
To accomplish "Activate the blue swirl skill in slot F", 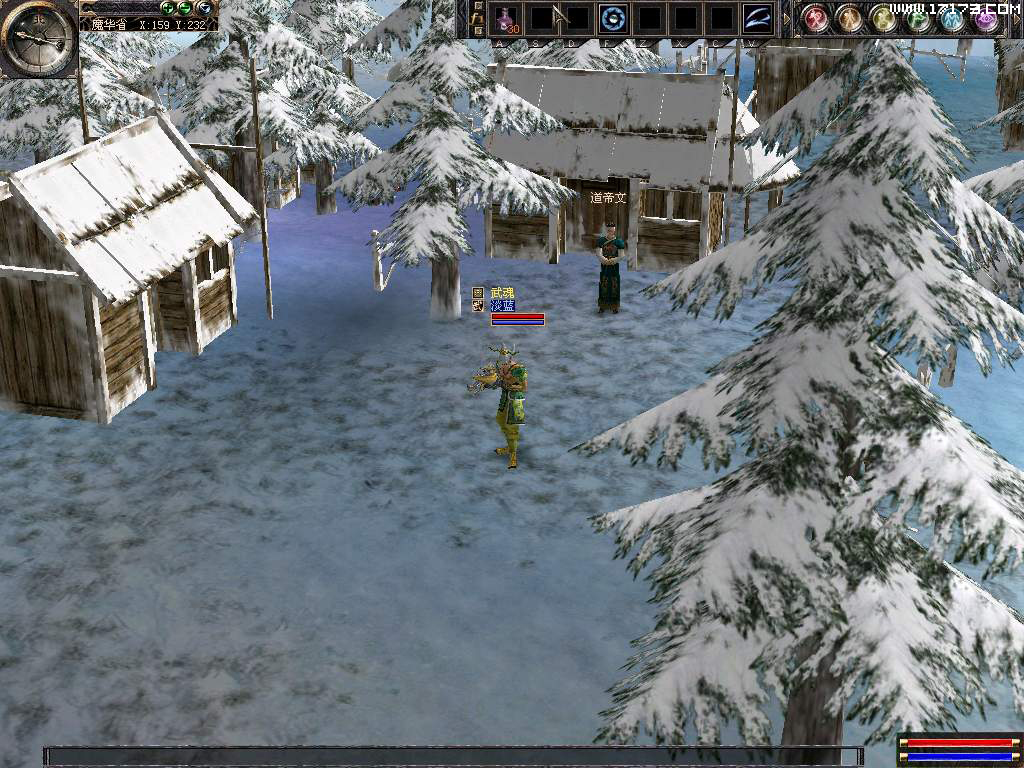I will 613,19.
